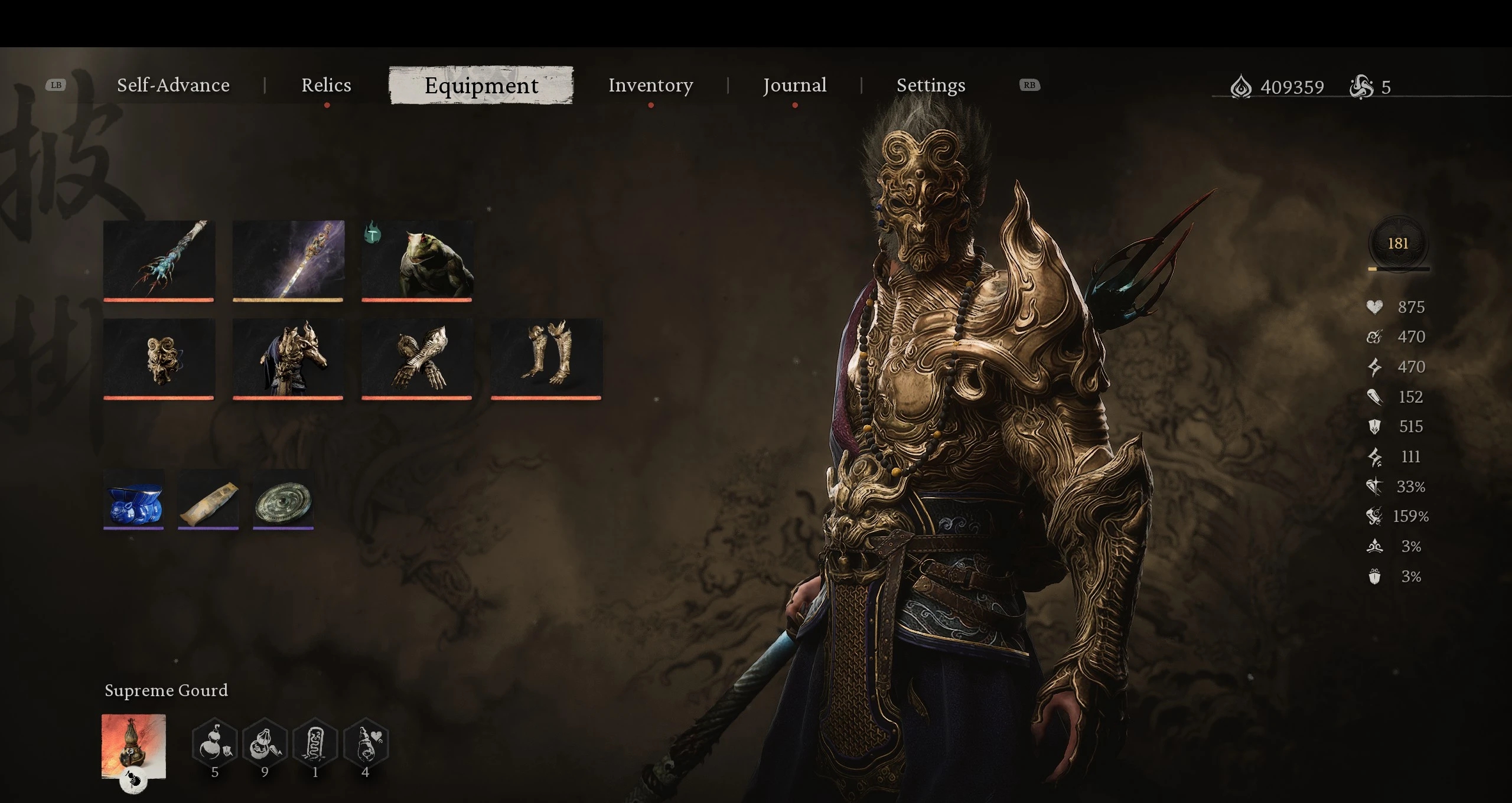
Task: Go to the Inventory tab
Action: pyautogui.click(x=650, y=86)
